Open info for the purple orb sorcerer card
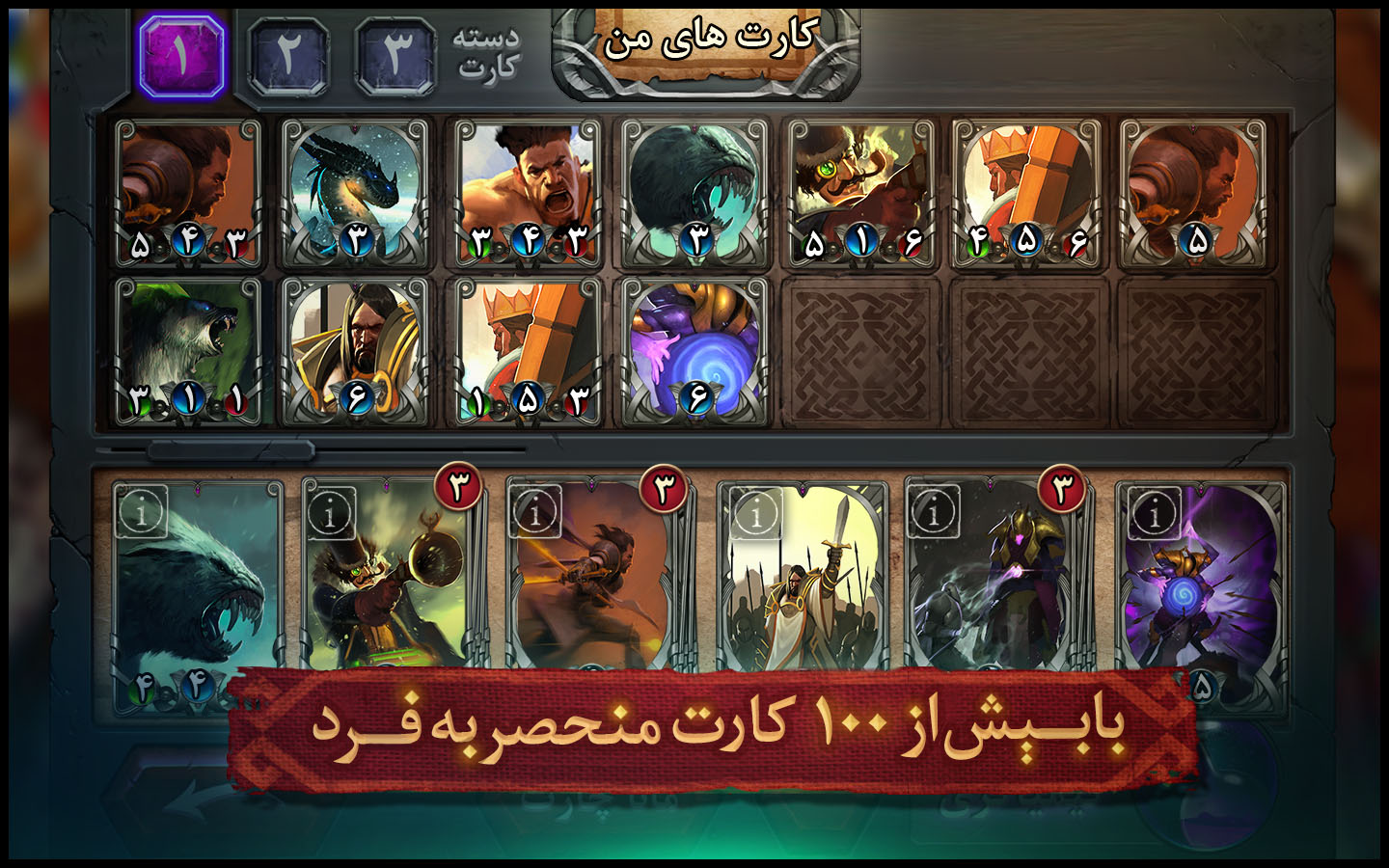Screen dimensions: 1389x868 pyautogui.click(x=1154, y=513)
